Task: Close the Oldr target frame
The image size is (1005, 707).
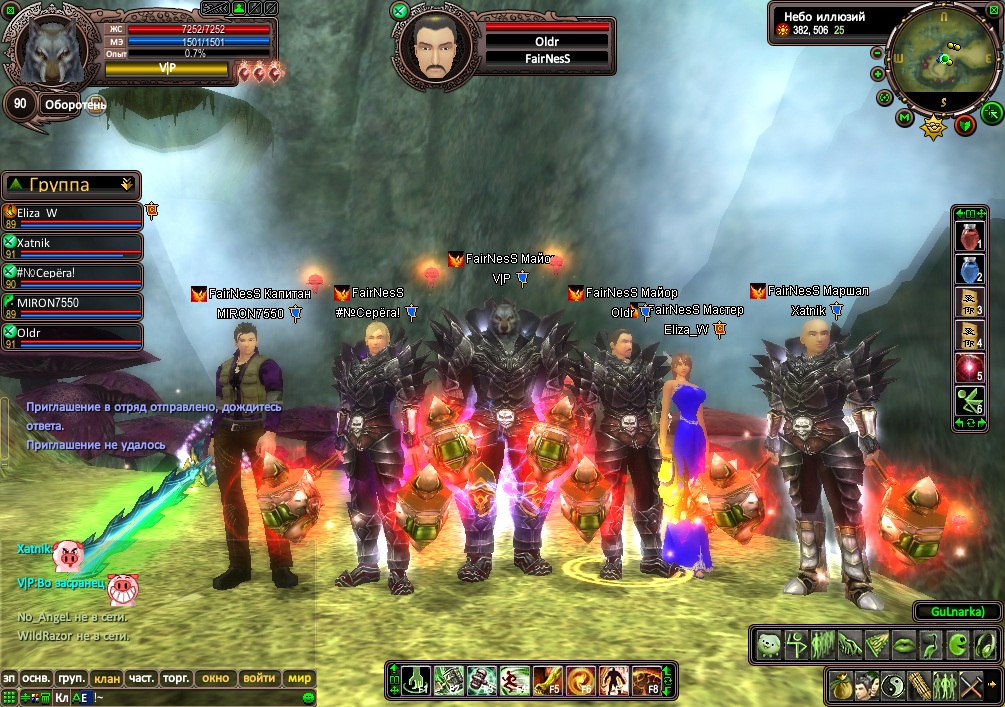Action: (x=400, y=12)
